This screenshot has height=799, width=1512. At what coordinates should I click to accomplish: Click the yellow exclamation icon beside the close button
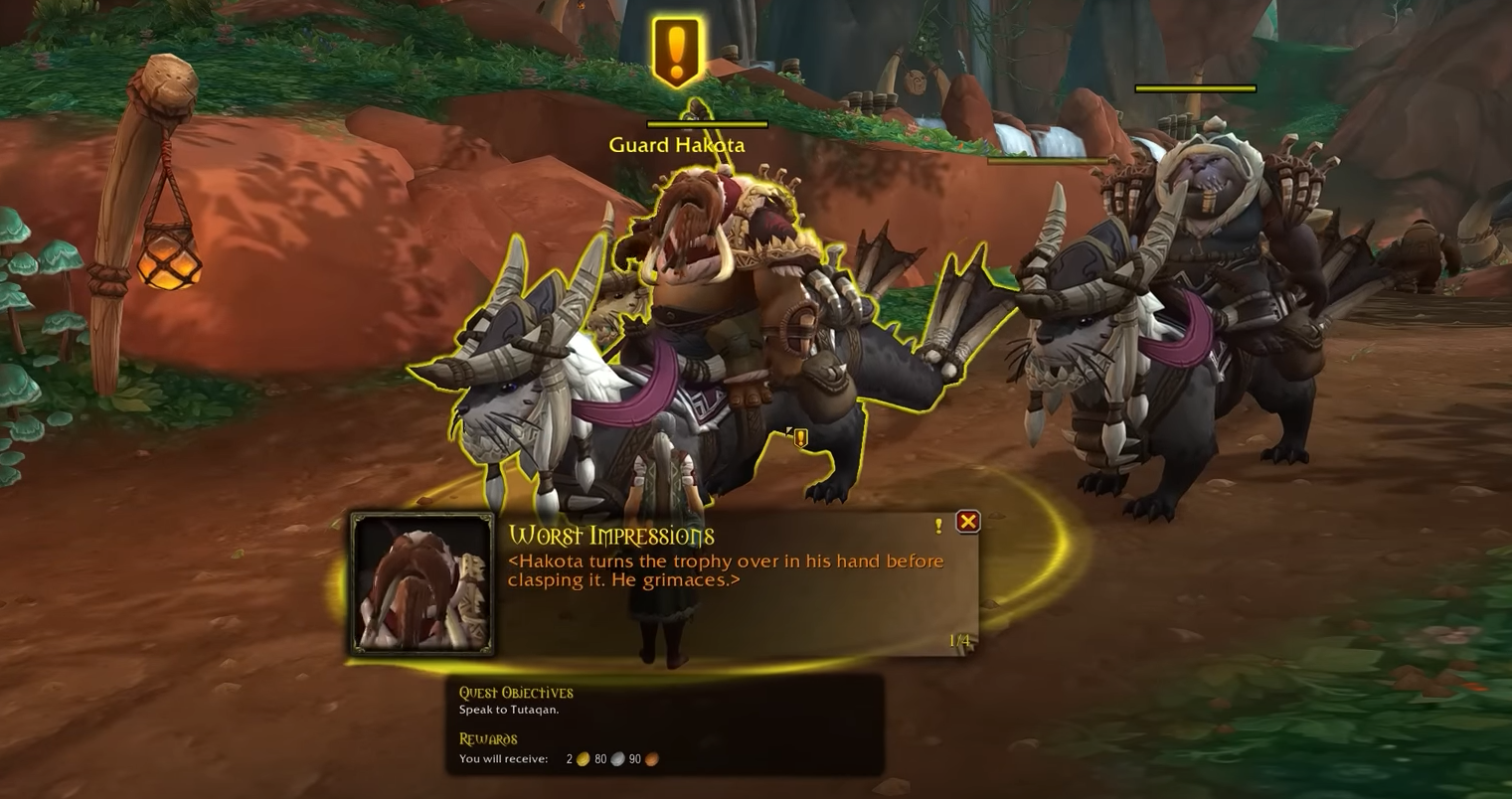tap(937, 526)
